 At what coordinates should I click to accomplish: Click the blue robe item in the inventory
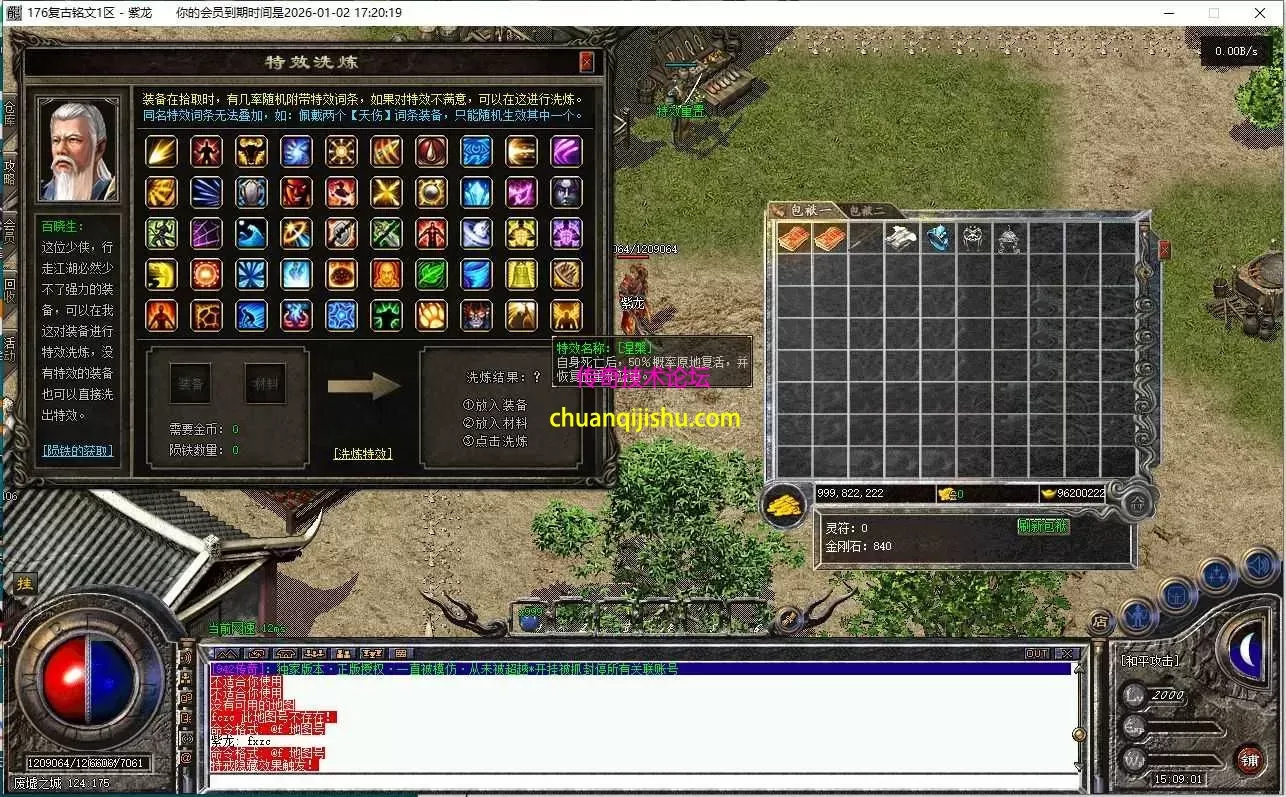pyautogui.click(x=940, y=236)
